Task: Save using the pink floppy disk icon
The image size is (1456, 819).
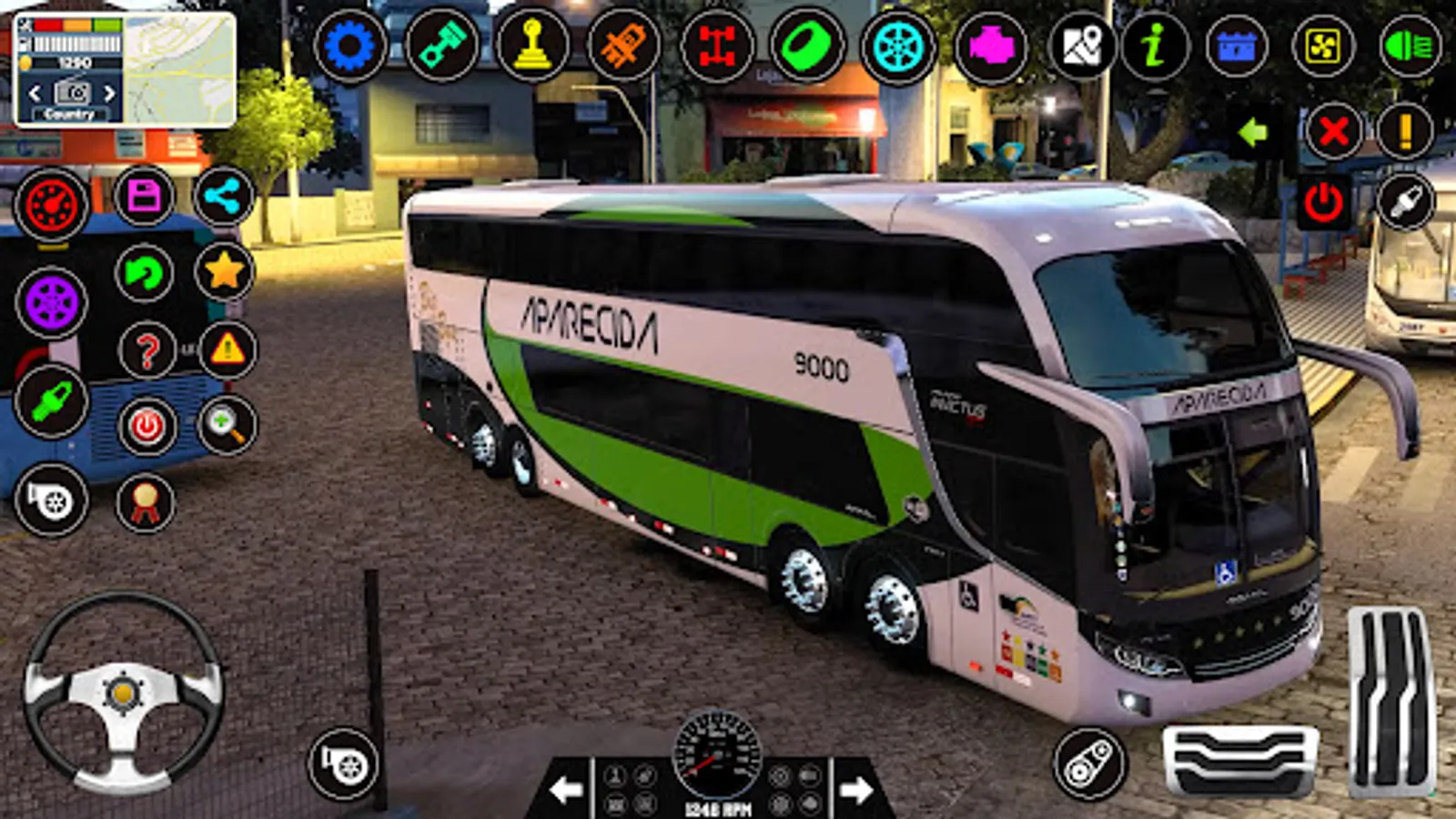Action: (144, 196)
